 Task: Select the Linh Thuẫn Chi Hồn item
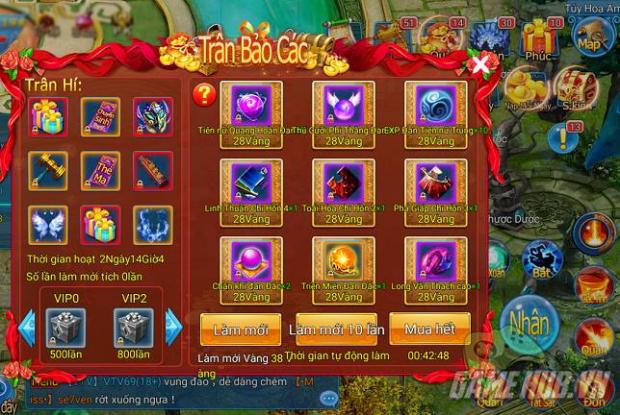coord(251,183)
